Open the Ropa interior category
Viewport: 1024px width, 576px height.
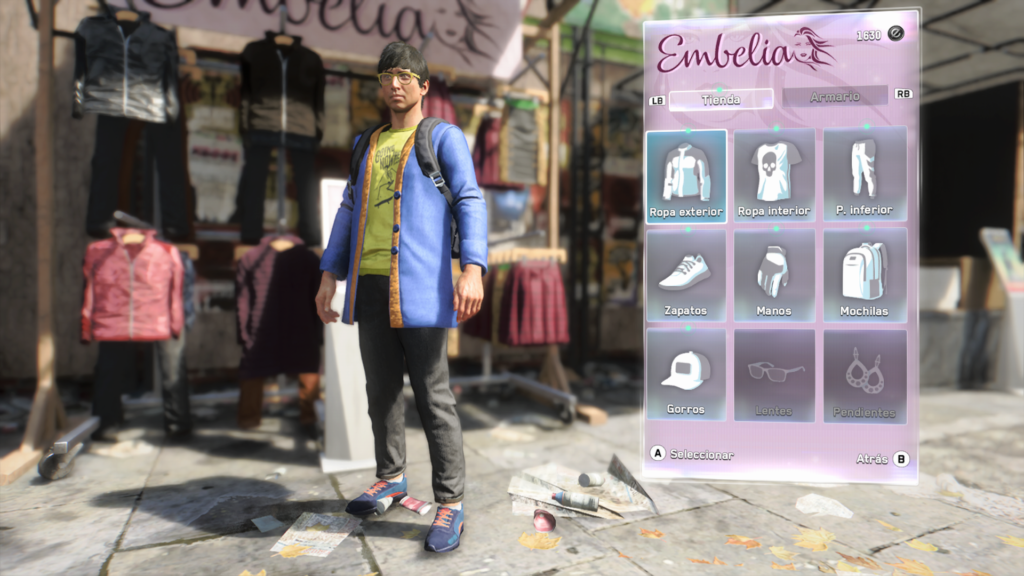pos(774,176)
